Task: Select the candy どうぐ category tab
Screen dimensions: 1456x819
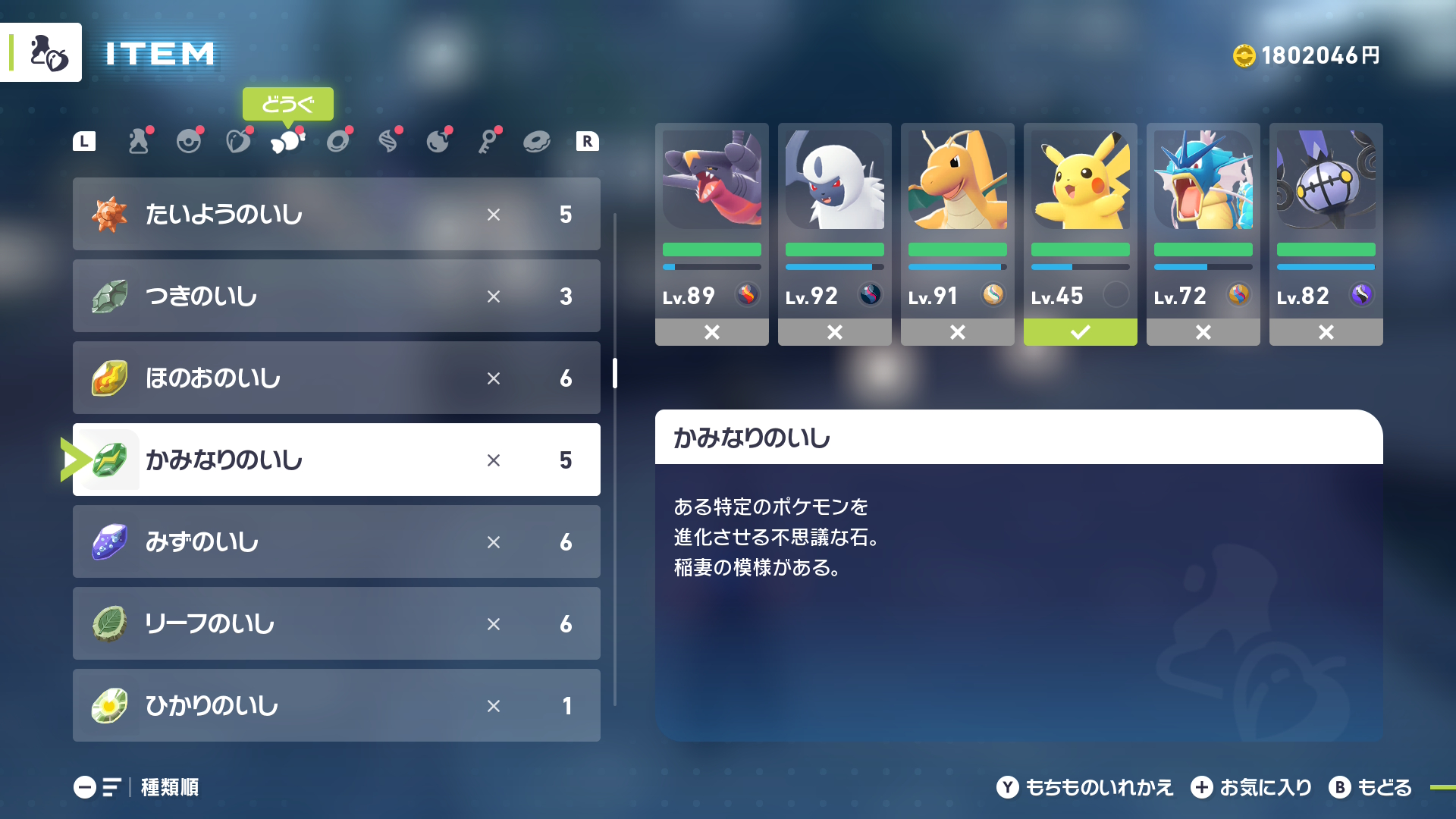Action: pyautogui.click(x=287, y=141)
